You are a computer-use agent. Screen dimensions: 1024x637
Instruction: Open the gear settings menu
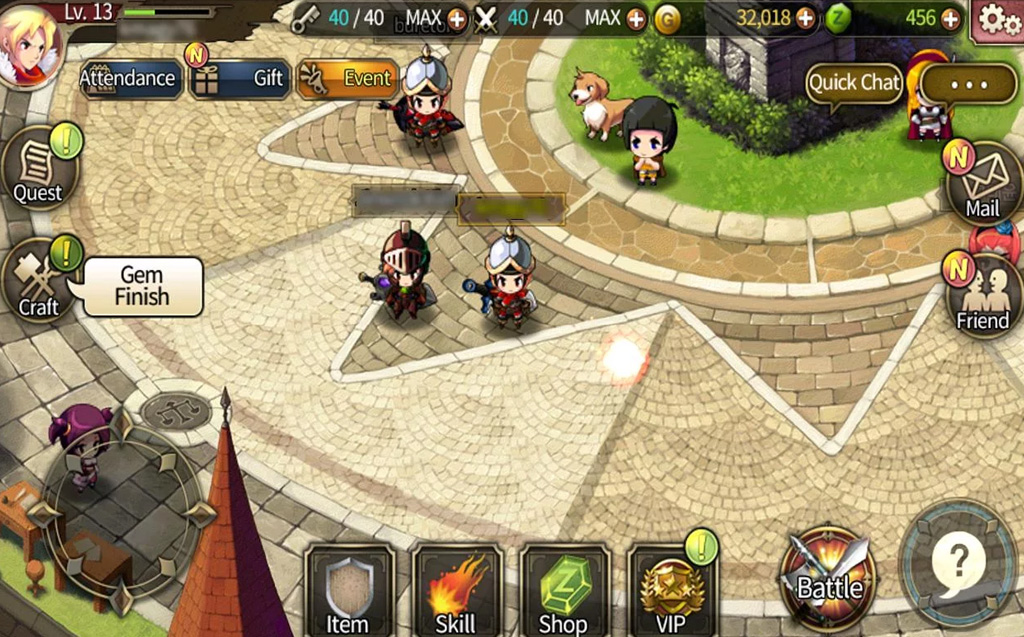point(995,19)
